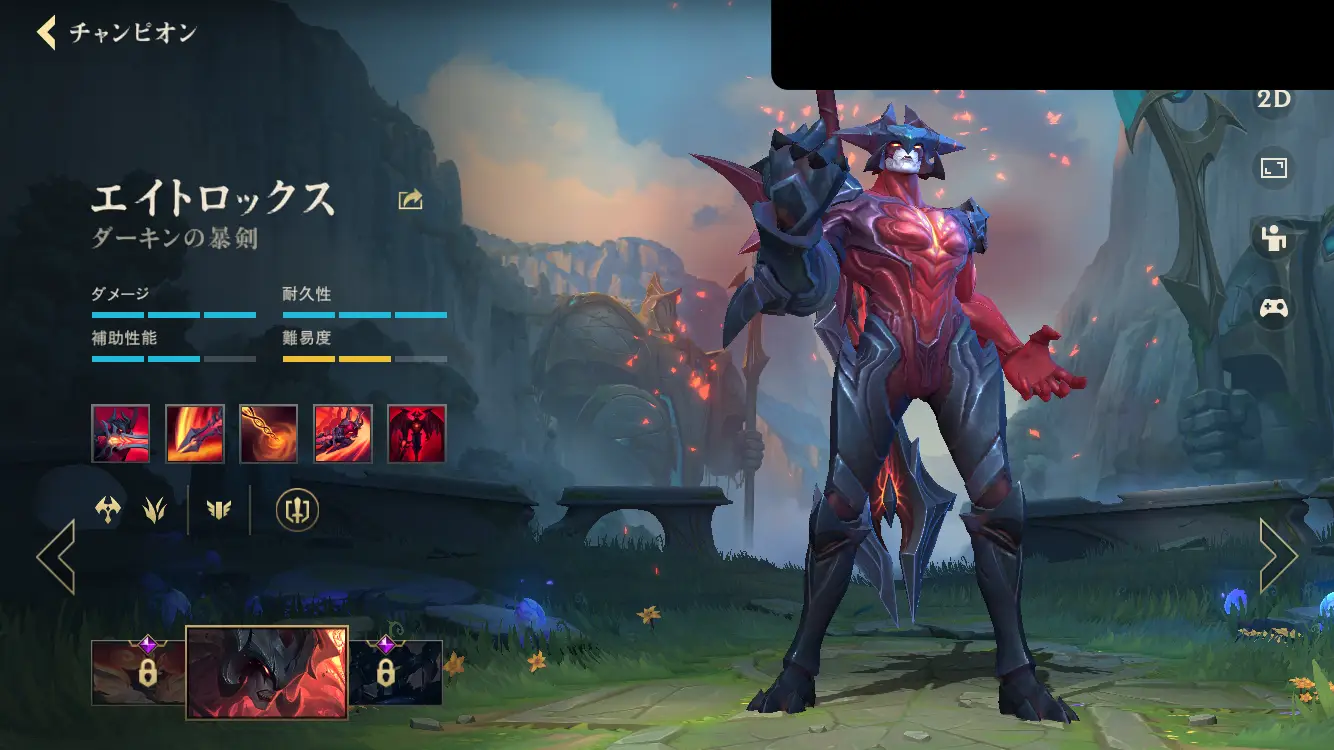Open the circled sword recommended build button
The width and height of the screenshot is (1334, 750).
tap(297, 510)
